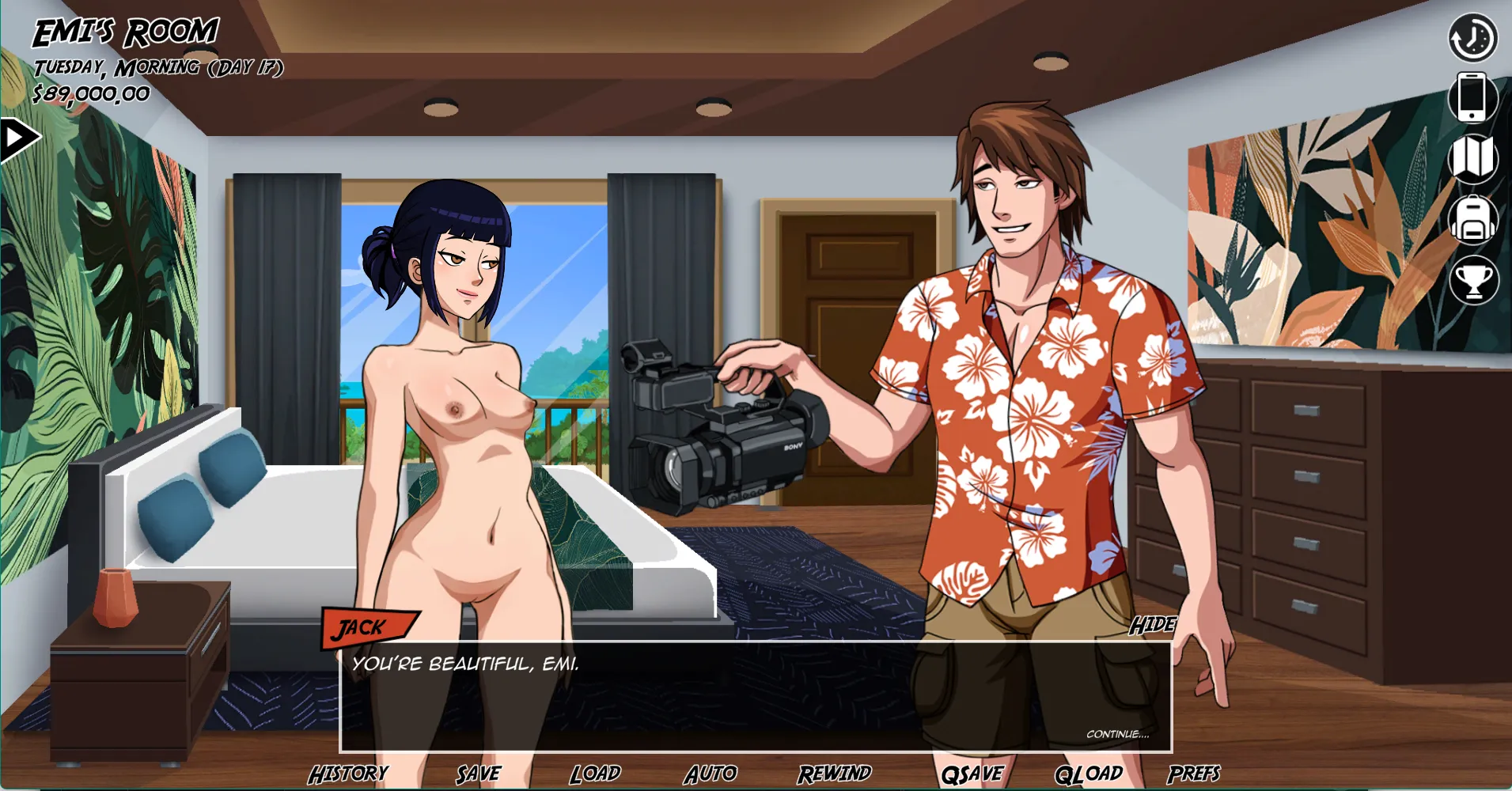Toggle Auto advance mode
The height and width of the screenshot is (791, 1512).
coord(711,774)
